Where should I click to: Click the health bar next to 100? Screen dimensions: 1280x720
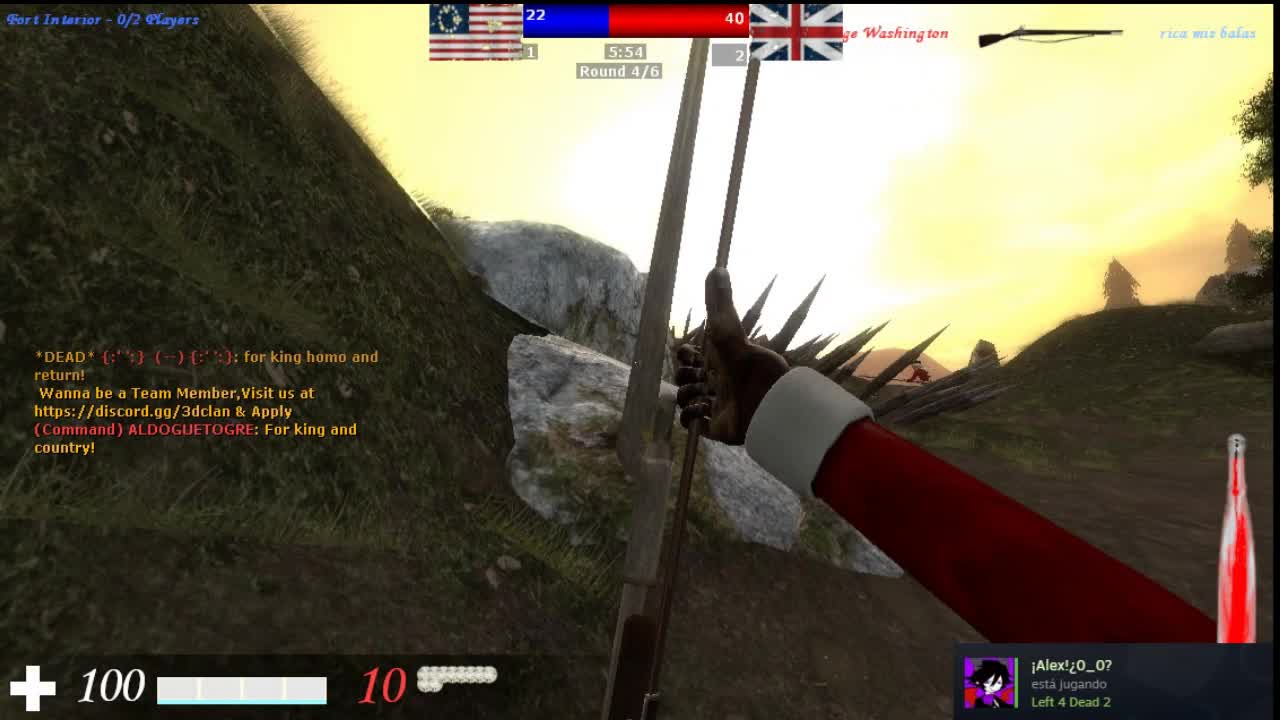(242, 689)
